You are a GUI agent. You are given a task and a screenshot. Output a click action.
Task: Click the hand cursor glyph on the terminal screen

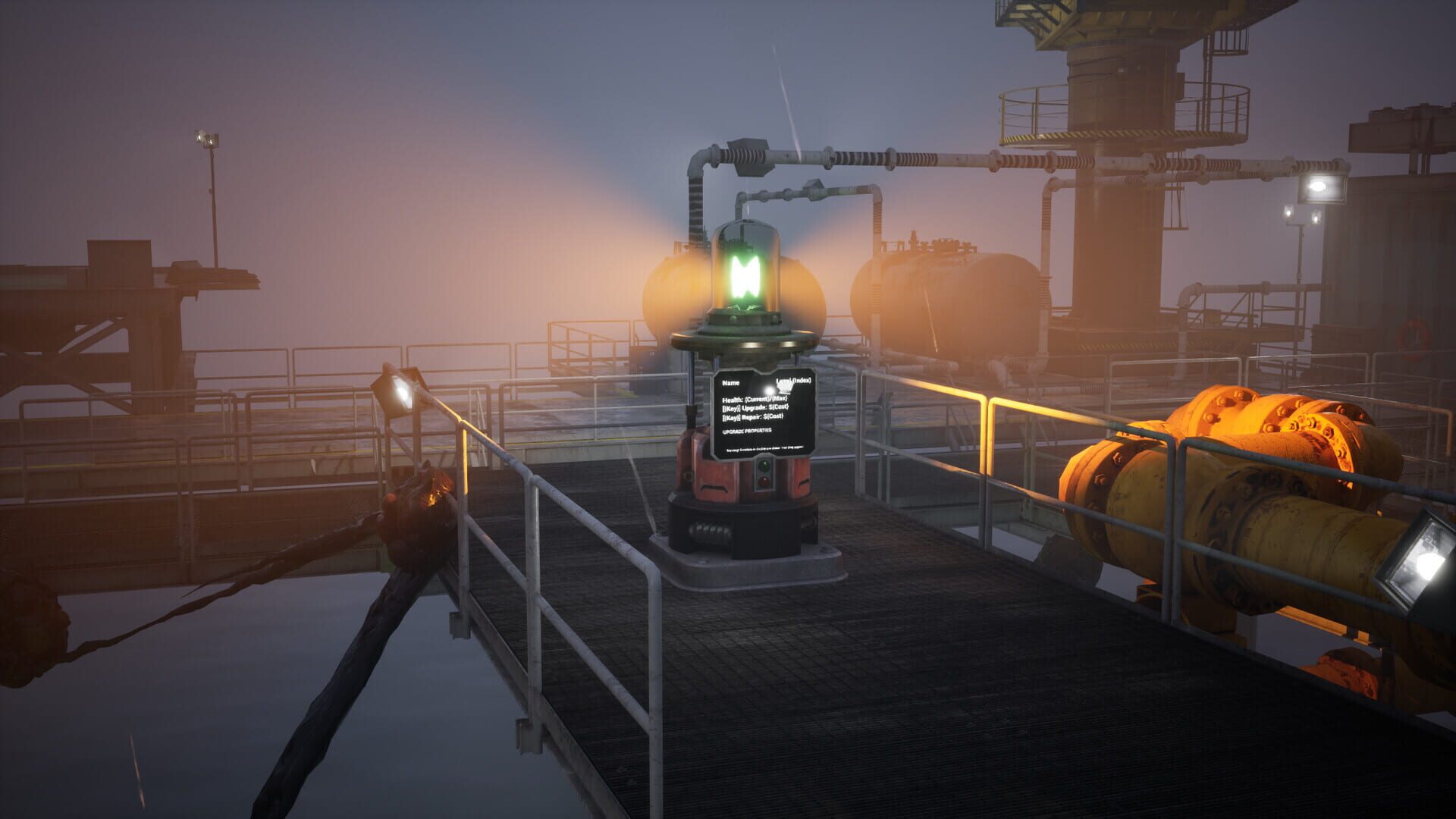[x=783, y=388]
